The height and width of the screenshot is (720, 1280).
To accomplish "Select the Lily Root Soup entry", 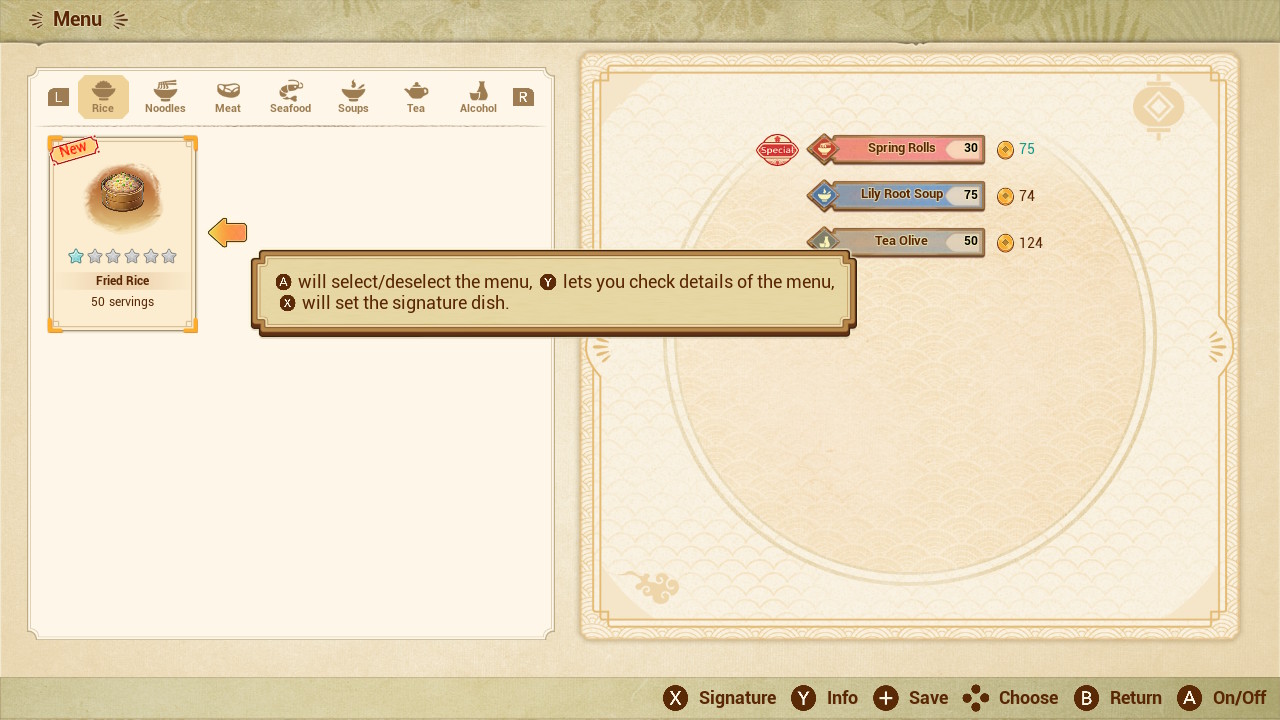I will (x=899, y=196).
